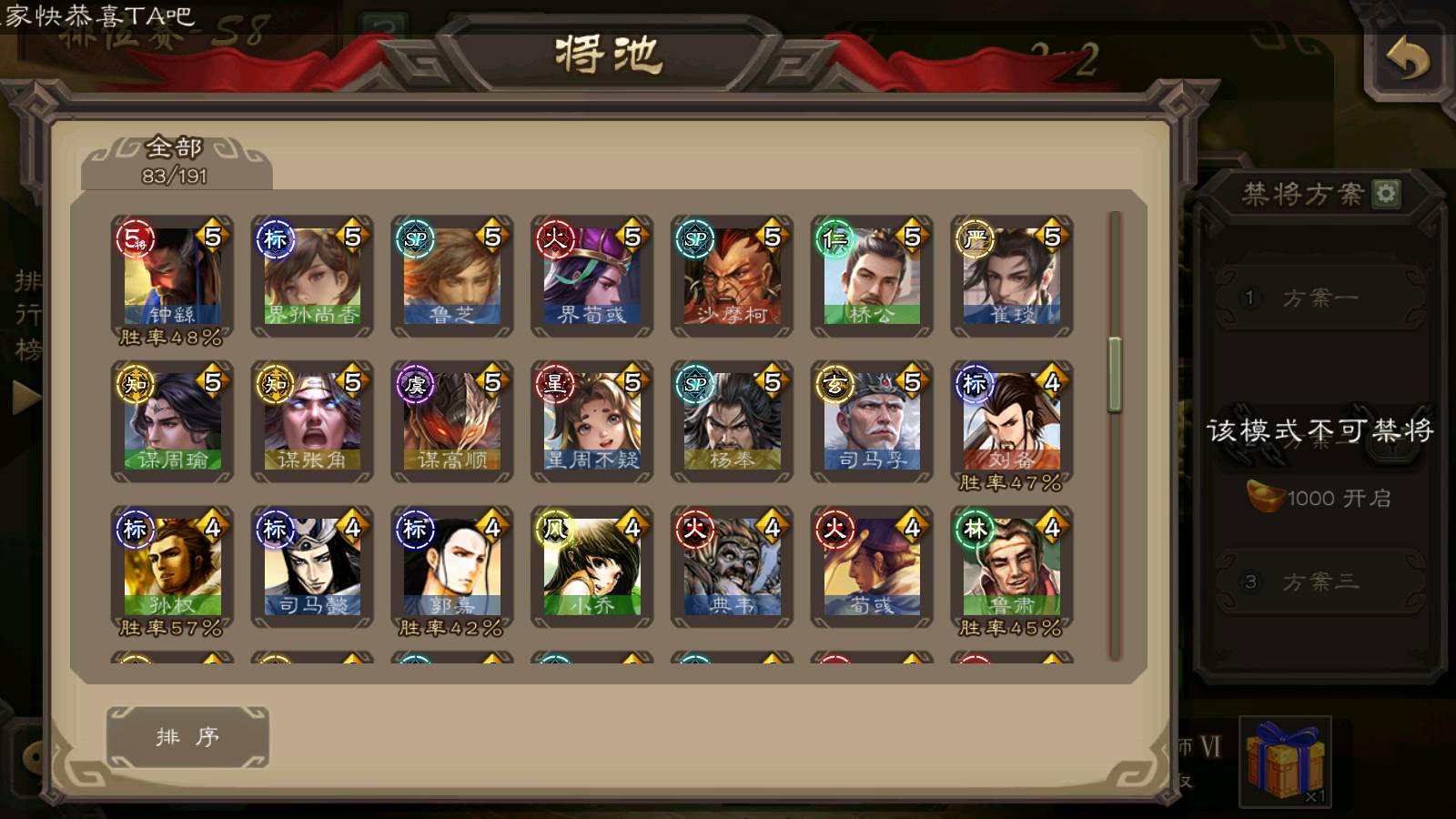
Task: Select the 谋张角 hero card
Action: pyautogui.click(x=312, y=421)
